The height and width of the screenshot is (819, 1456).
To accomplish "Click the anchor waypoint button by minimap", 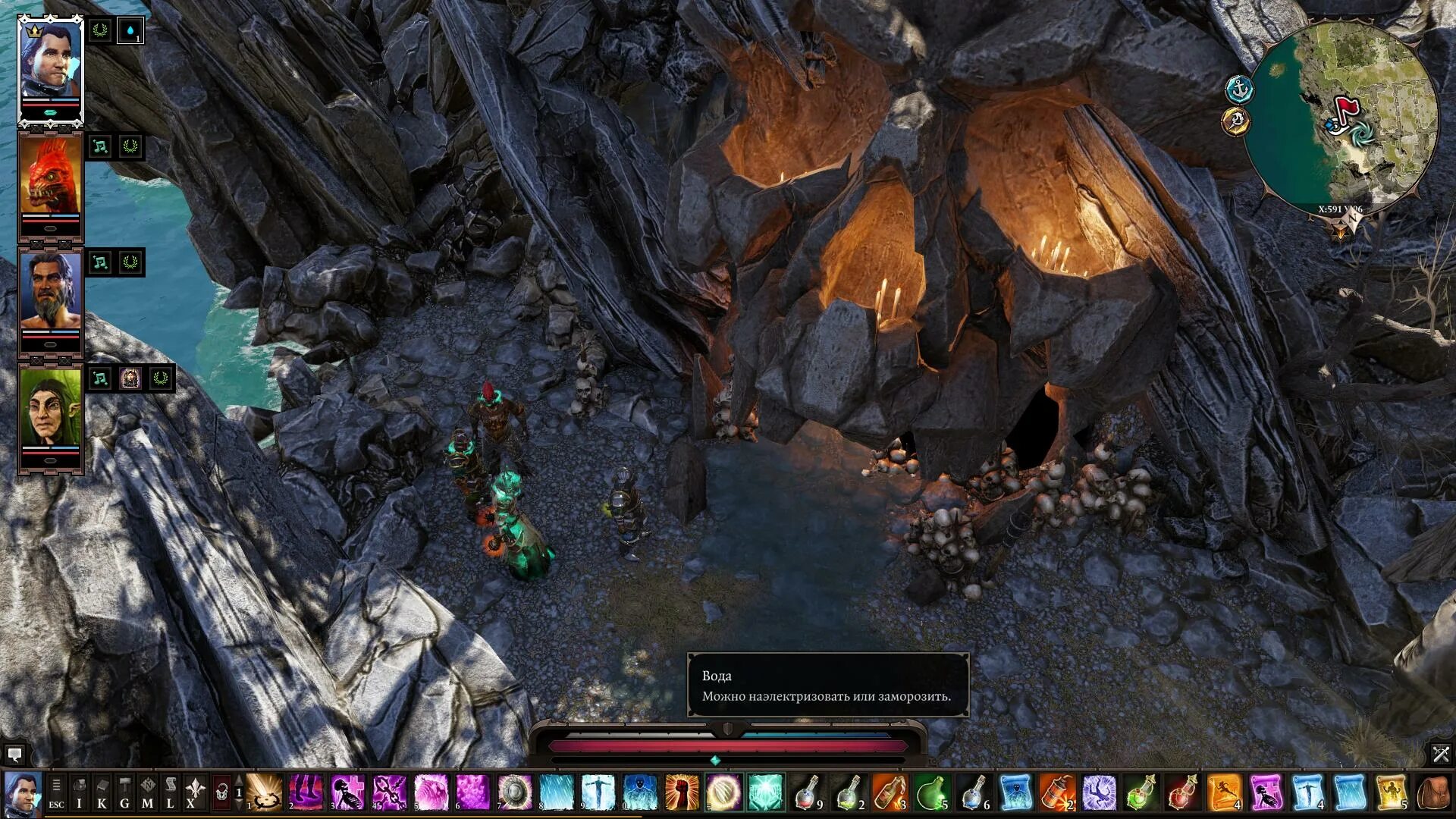I will 1239,89.
